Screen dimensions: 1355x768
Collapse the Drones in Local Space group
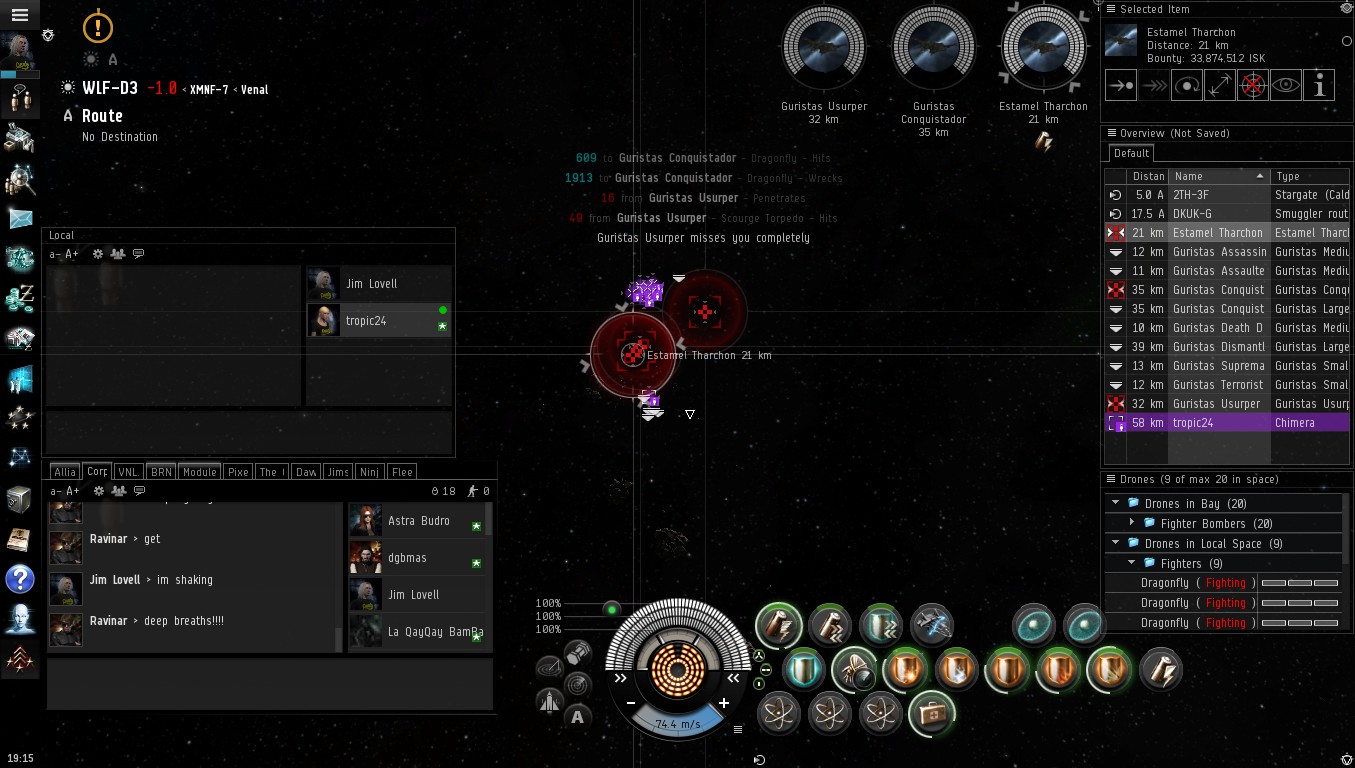(x=1116, y=543)
